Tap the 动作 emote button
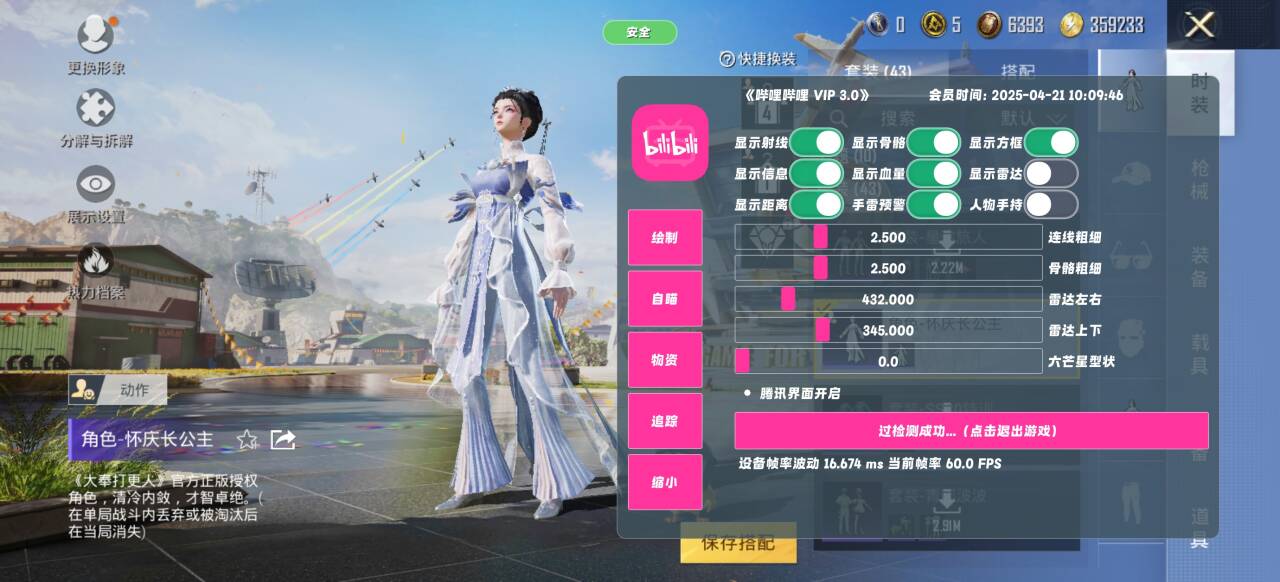This screenshot has height=582, width=1280. pos(118,390)
